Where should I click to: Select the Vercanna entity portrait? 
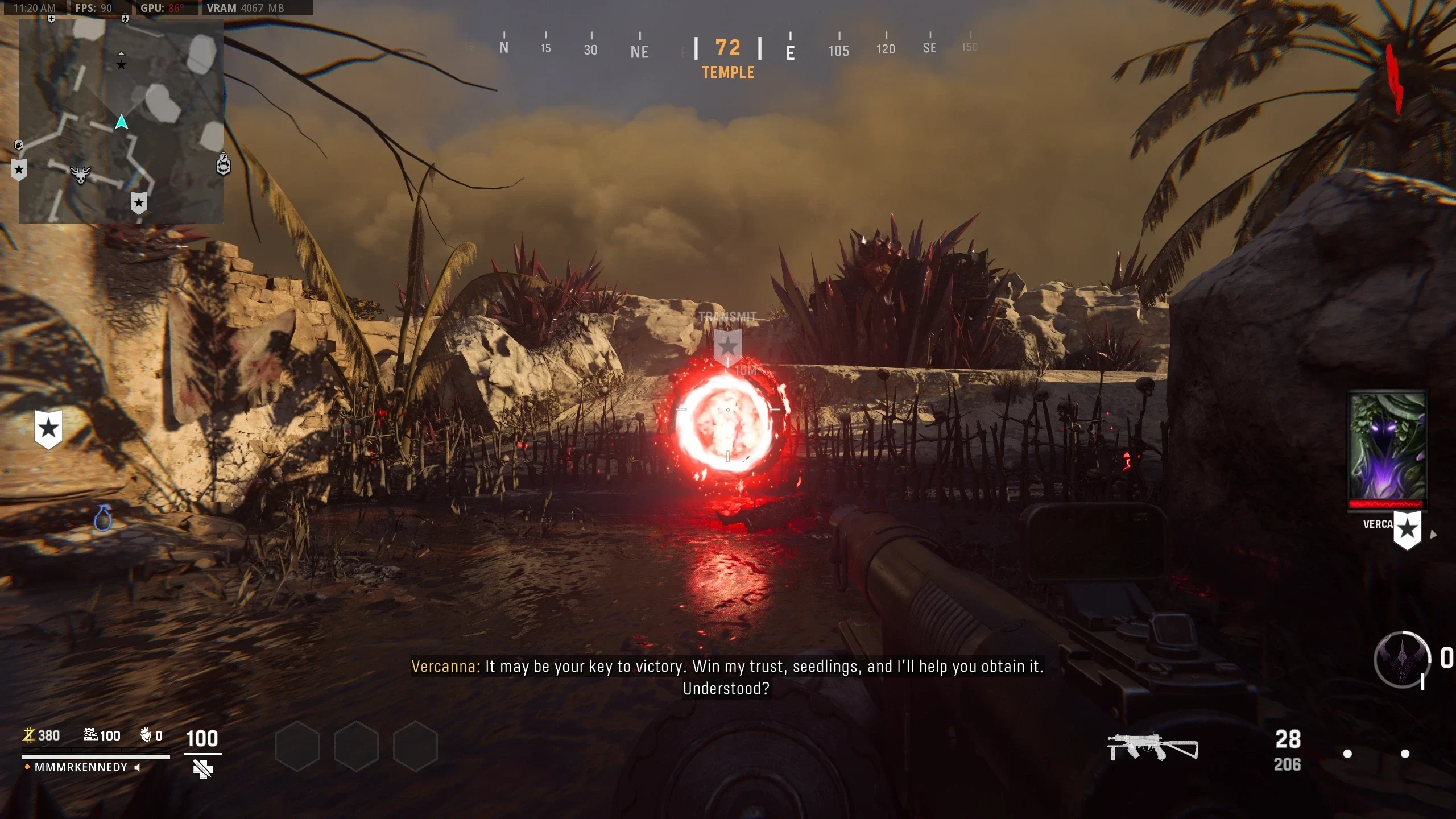click(x=1387, y=446)
